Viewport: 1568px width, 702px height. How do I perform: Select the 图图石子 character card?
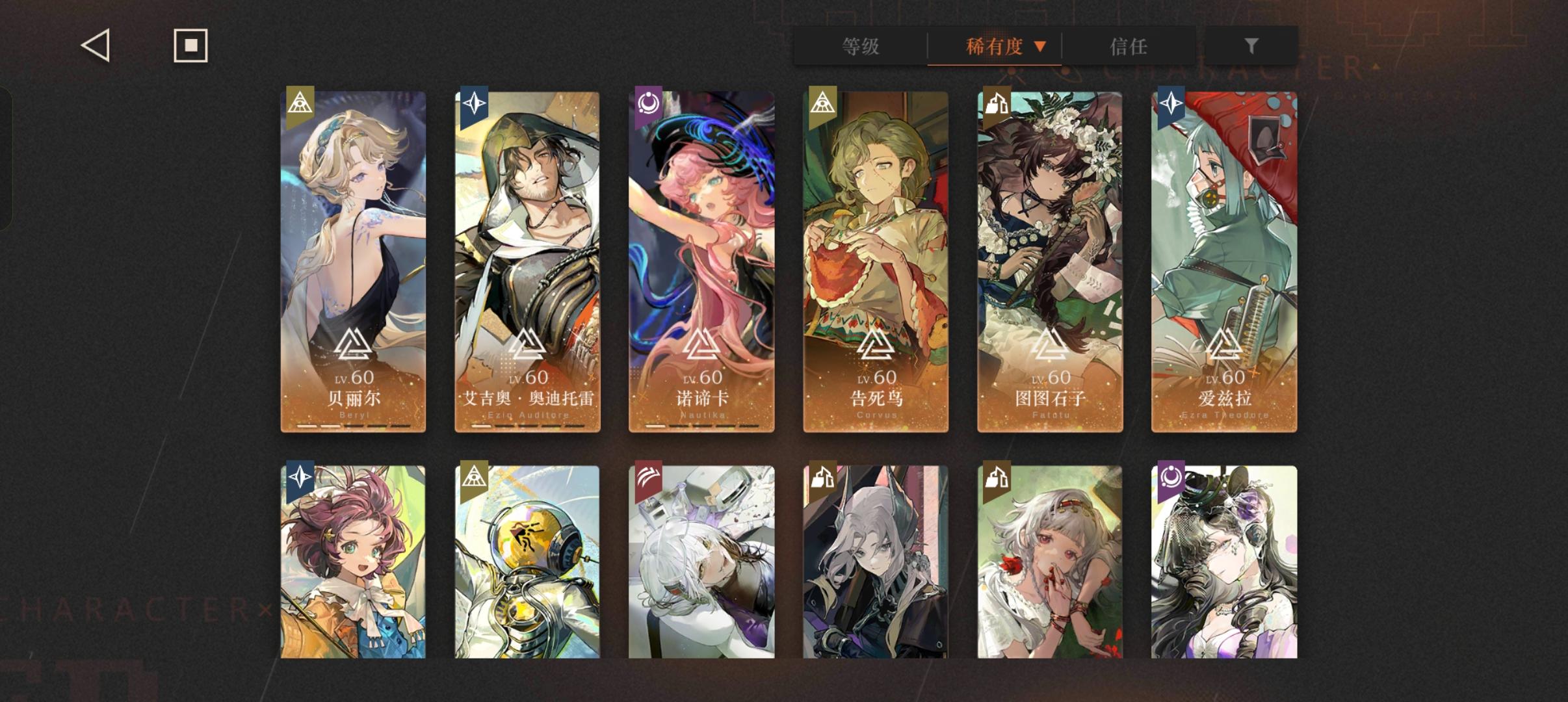(1050, 260)
